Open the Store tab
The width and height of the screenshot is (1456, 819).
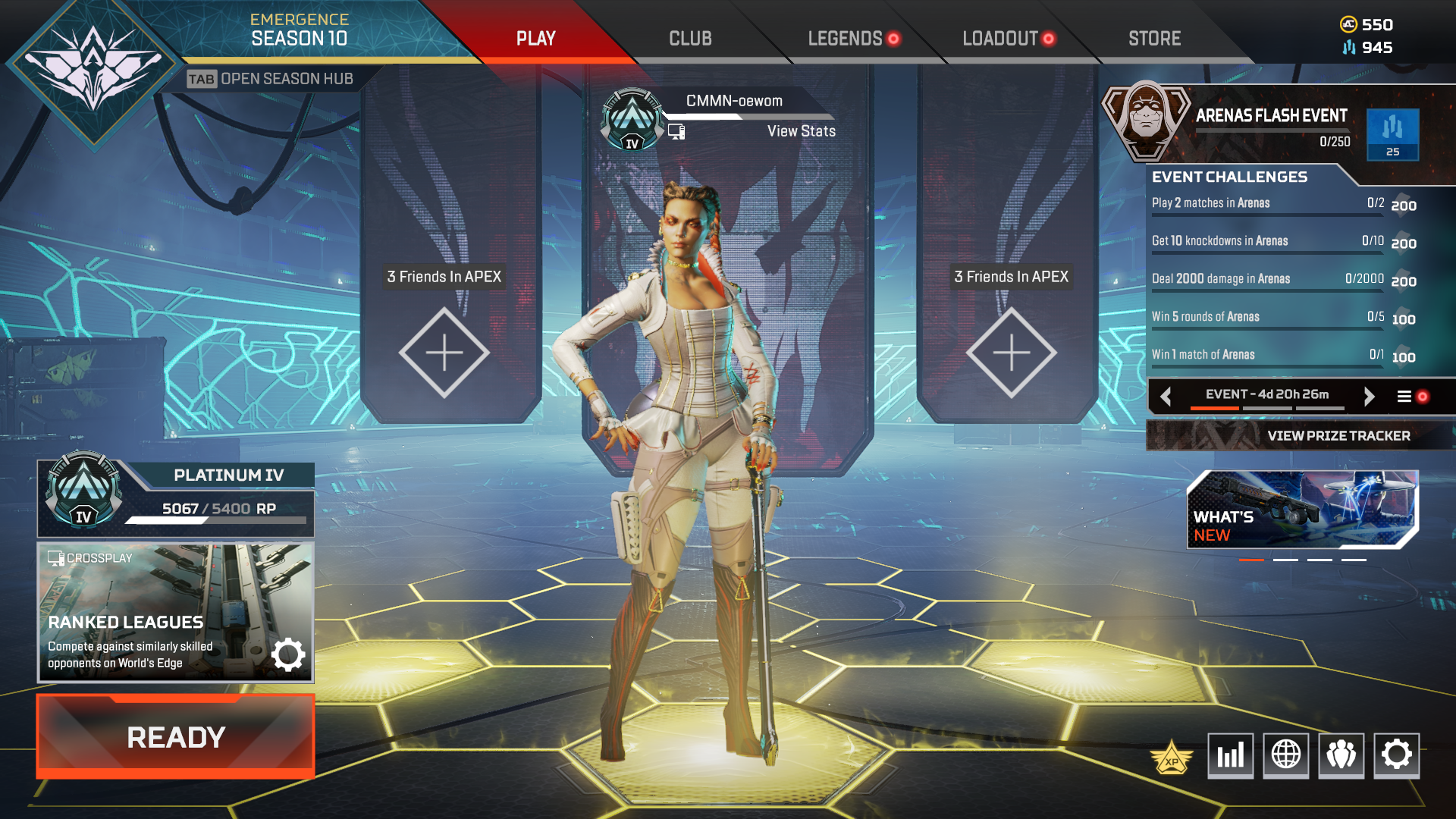click(1154, 39)
